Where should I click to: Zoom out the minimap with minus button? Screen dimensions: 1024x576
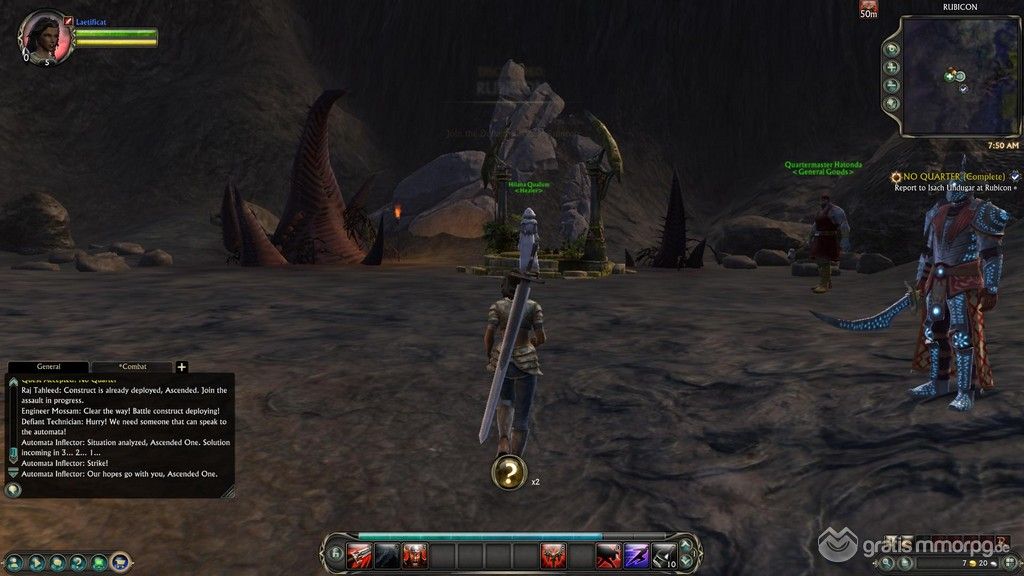[892, 85]
